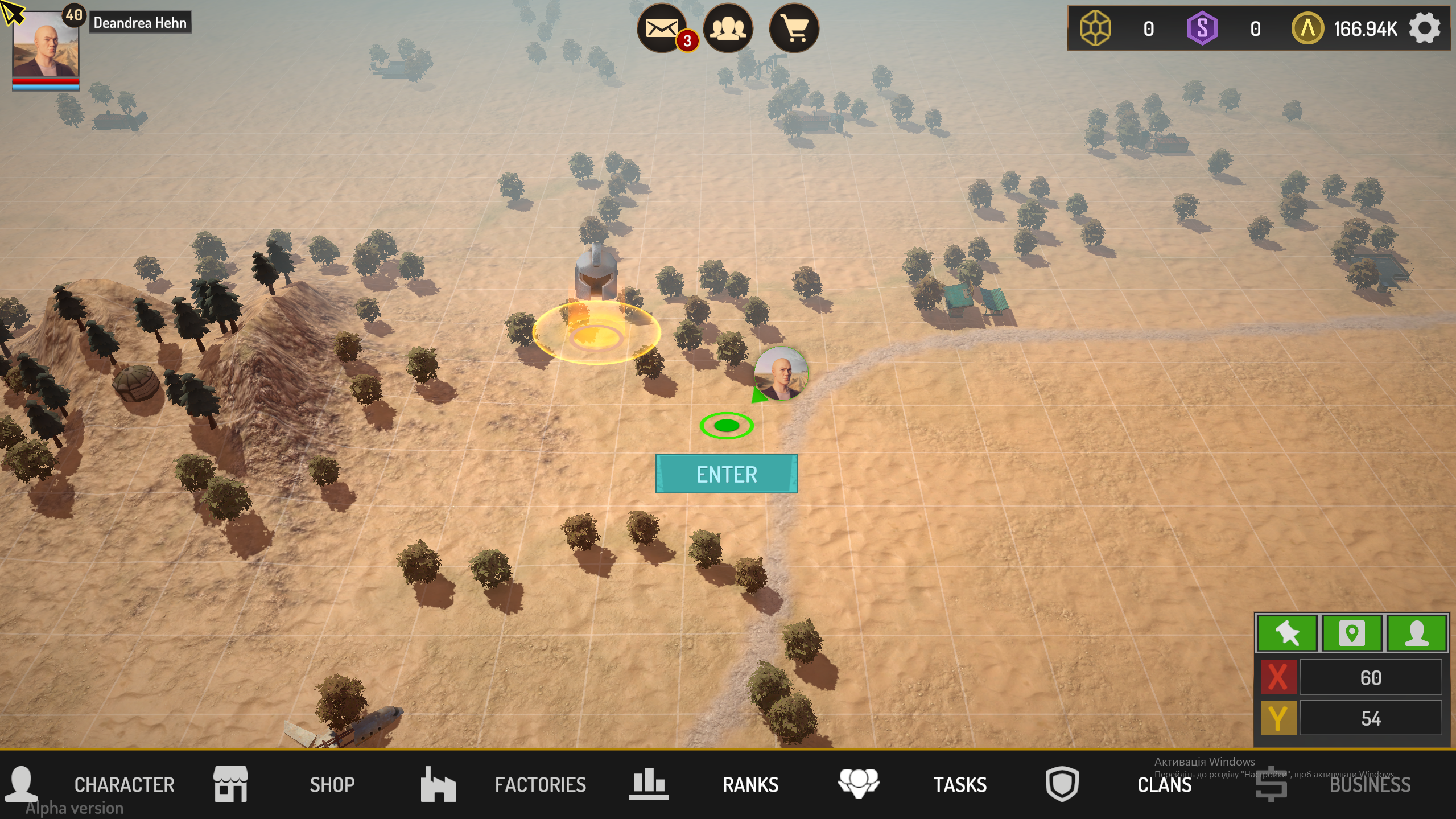Viewport: 1456px width, 819px height.
Task: Open the CHARACTER menu
Action: (125, 785)
